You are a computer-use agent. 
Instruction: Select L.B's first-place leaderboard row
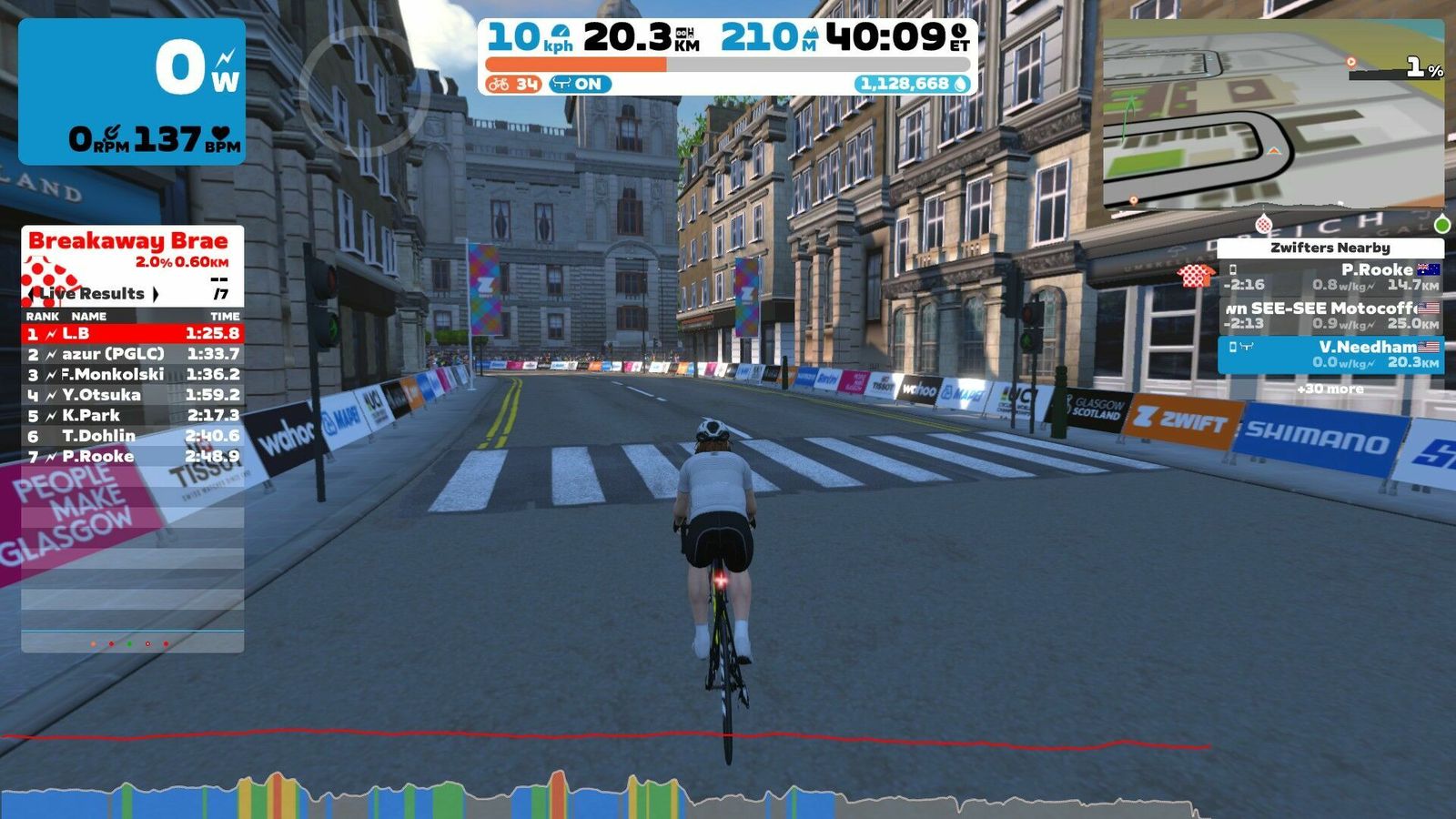point(132,333)
